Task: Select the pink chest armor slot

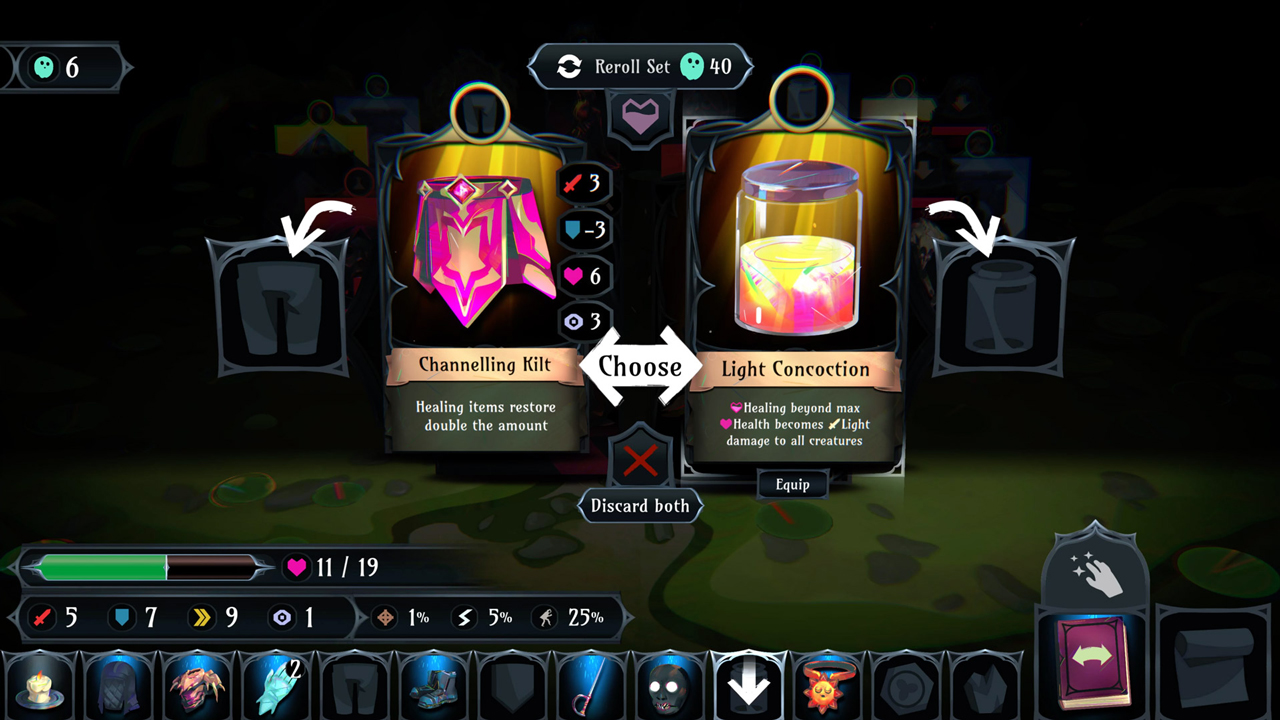Action: [198, 687]
